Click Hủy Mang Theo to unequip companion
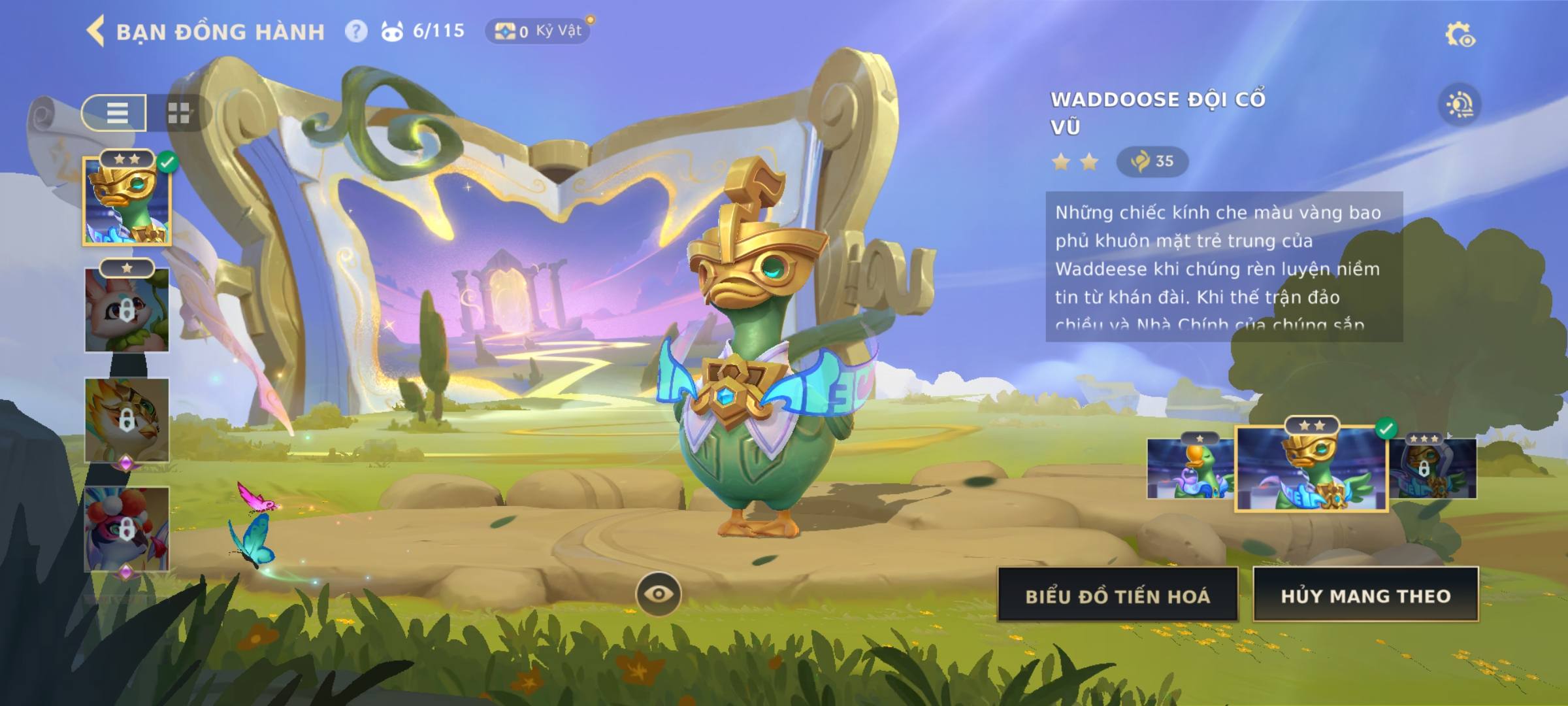The image size is (1568, 706). 1365,596
